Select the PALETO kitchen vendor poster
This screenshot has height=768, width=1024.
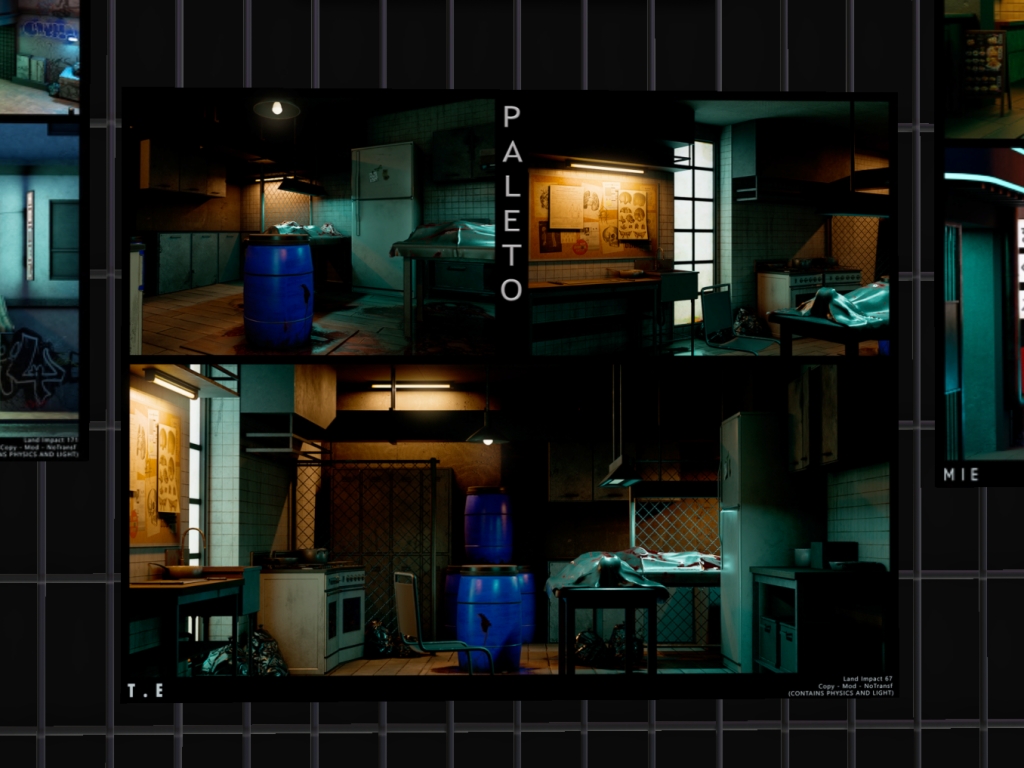pos(510,394)
